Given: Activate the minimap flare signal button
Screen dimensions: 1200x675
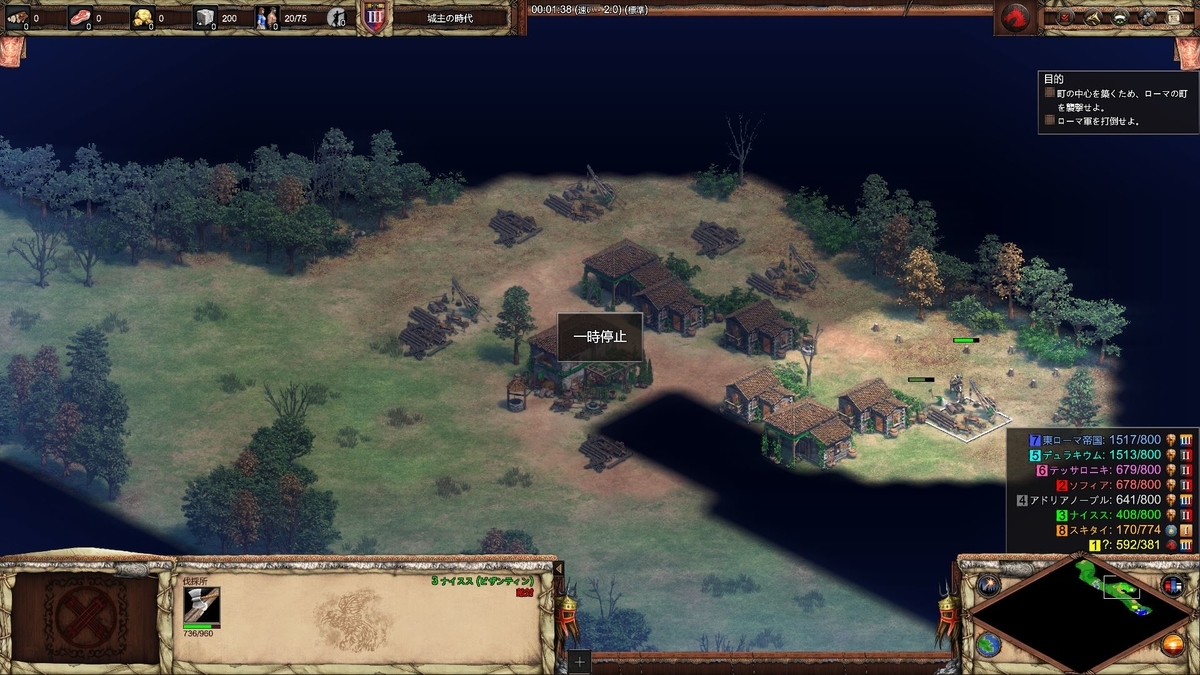Looking at the screenshot, I should coord(990,586).
